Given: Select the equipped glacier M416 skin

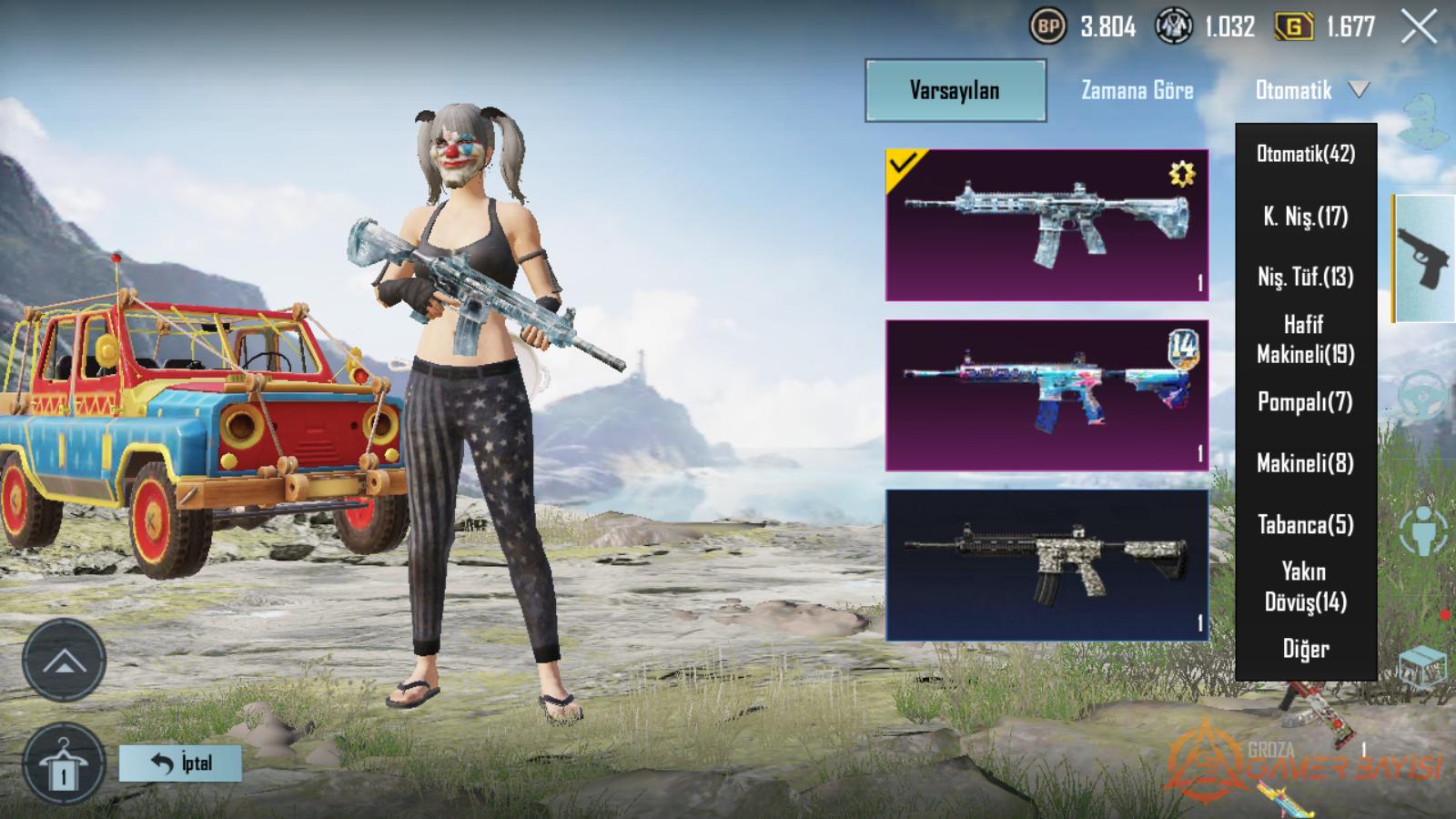Looking at the screenshot, I should point(1046,225).
